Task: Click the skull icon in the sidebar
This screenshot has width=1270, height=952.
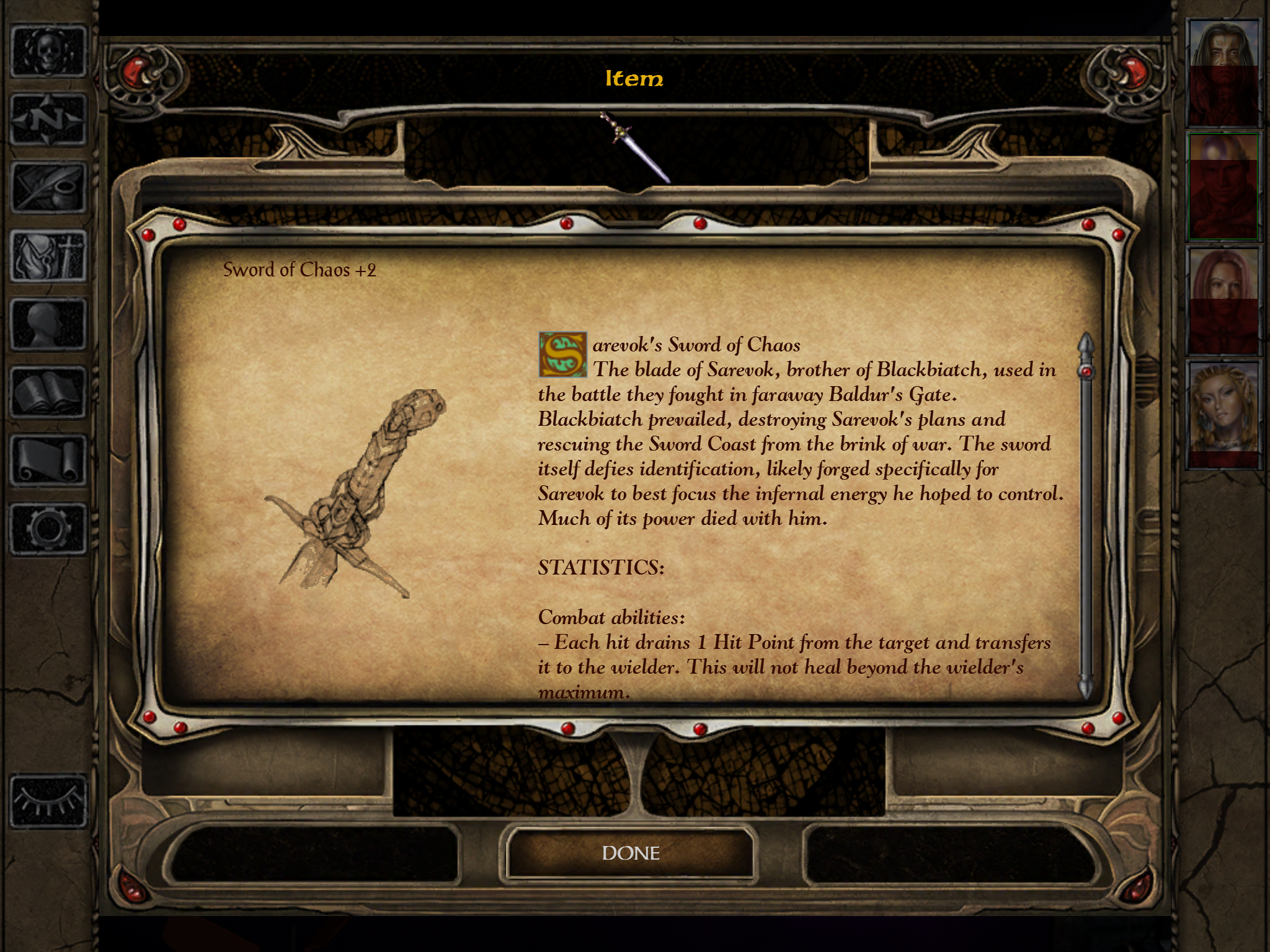Action: 48,51
